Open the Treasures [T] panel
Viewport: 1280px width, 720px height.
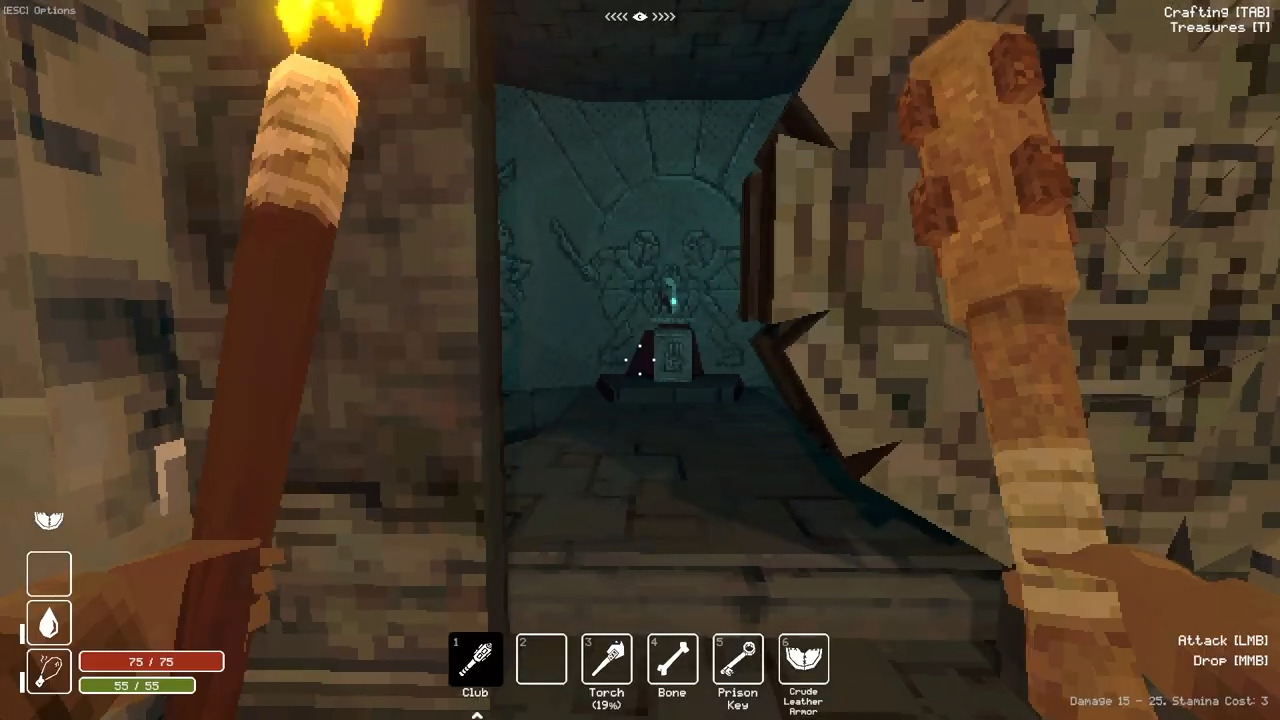click(1219, 27)
